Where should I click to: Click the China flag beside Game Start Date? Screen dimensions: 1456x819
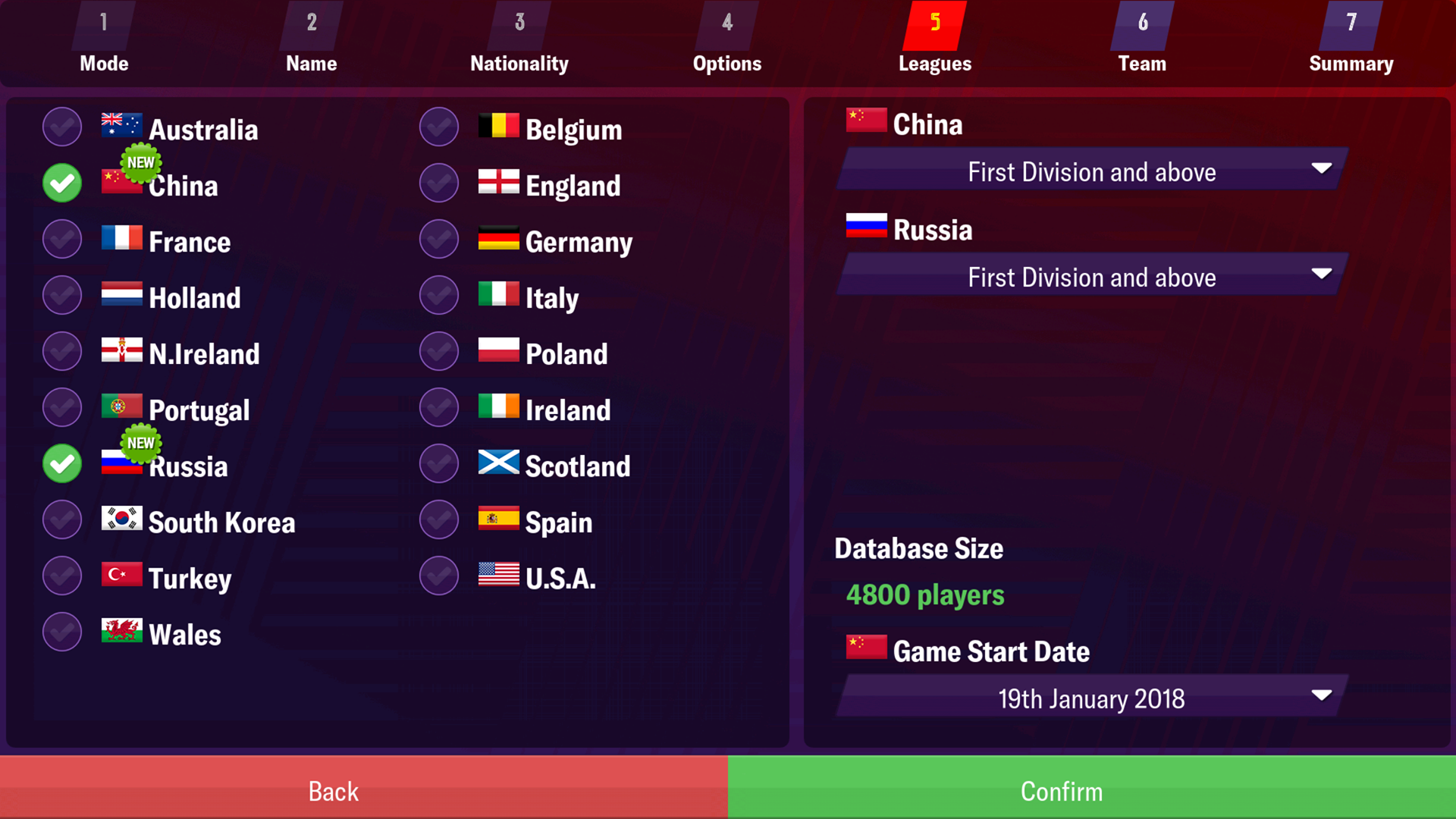[x=866, y=648]
